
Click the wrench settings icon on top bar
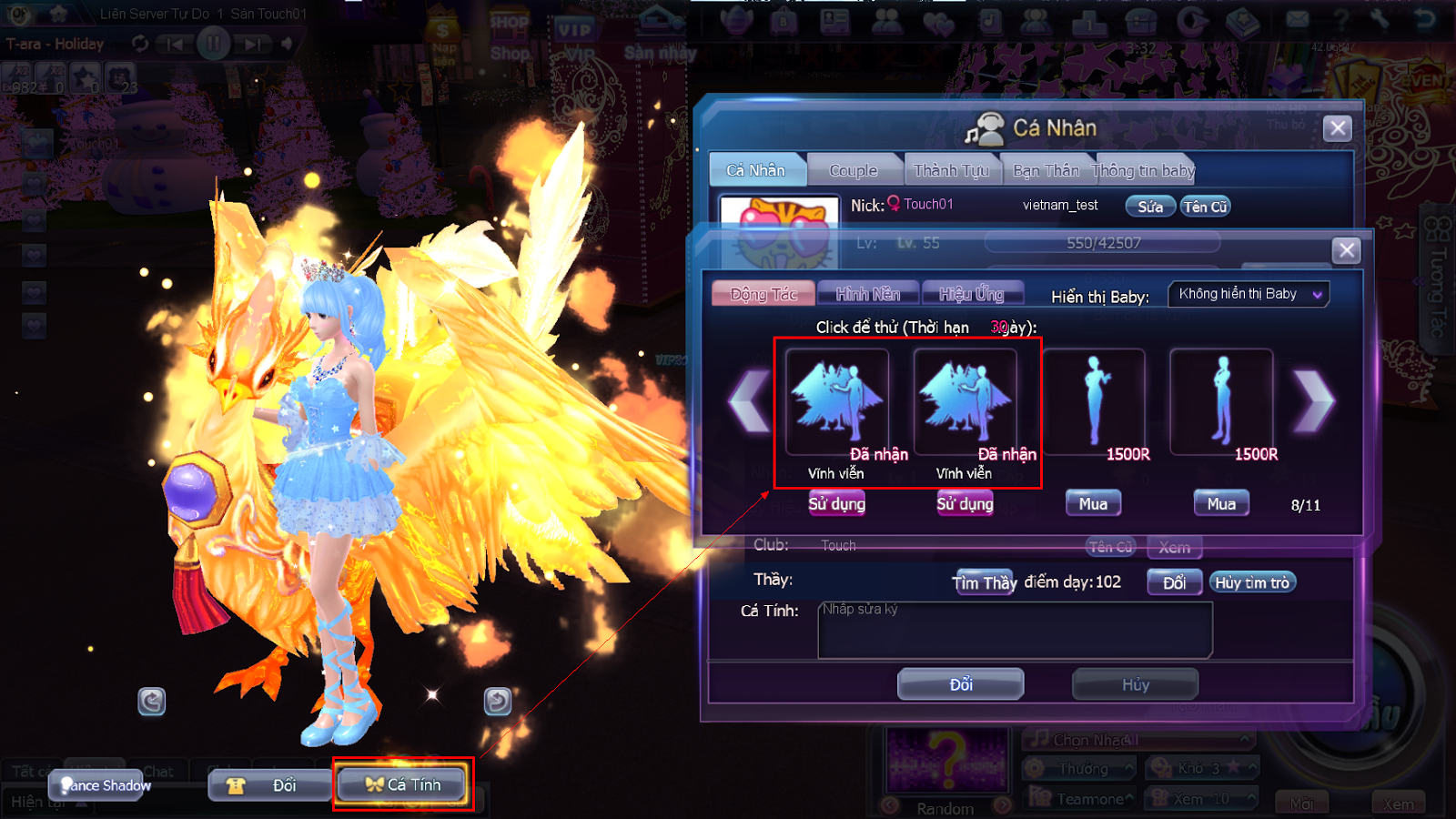point(1380,21)
